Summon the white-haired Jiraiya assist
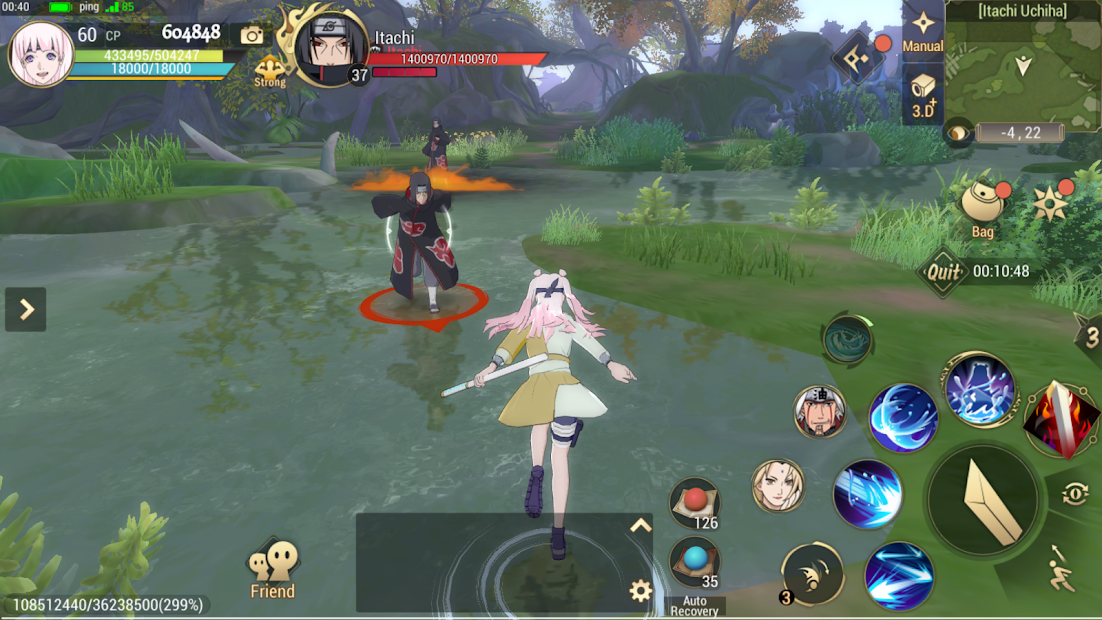This screenshot has width=1102, height=620. pos(820,412)
